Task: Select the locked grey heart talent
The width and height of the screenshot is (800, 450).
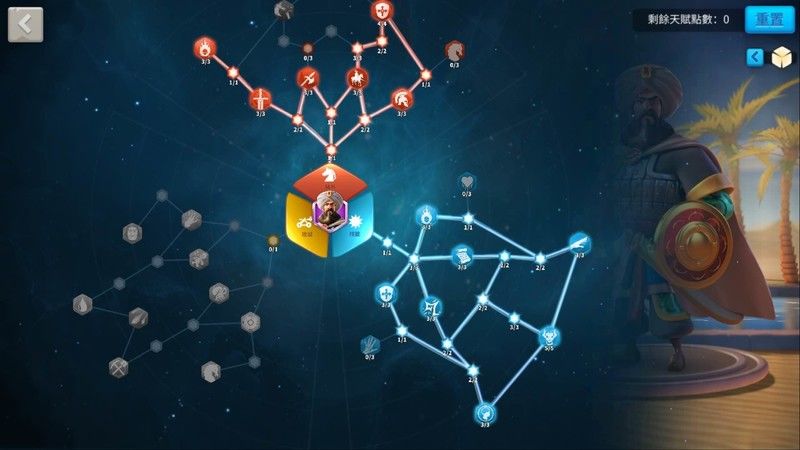Action: (467, 182)
